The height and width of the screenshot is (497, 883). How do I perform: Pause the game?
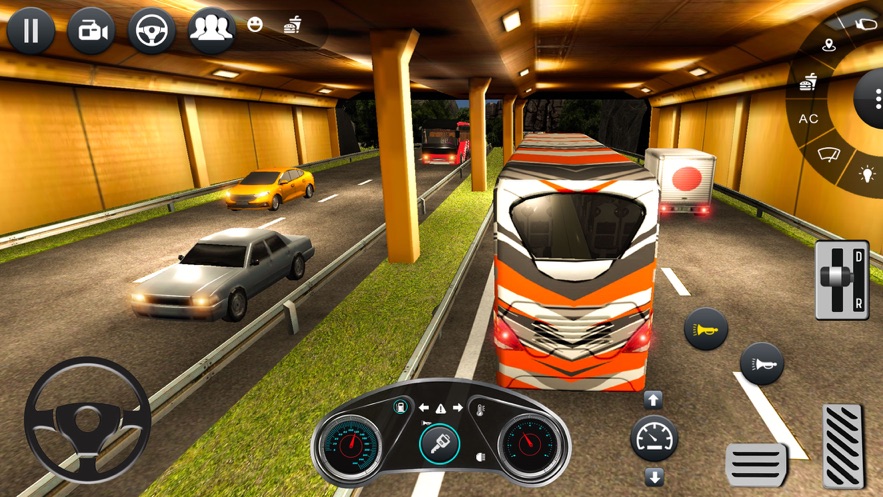pyautogui.click(x=31, y=31)
